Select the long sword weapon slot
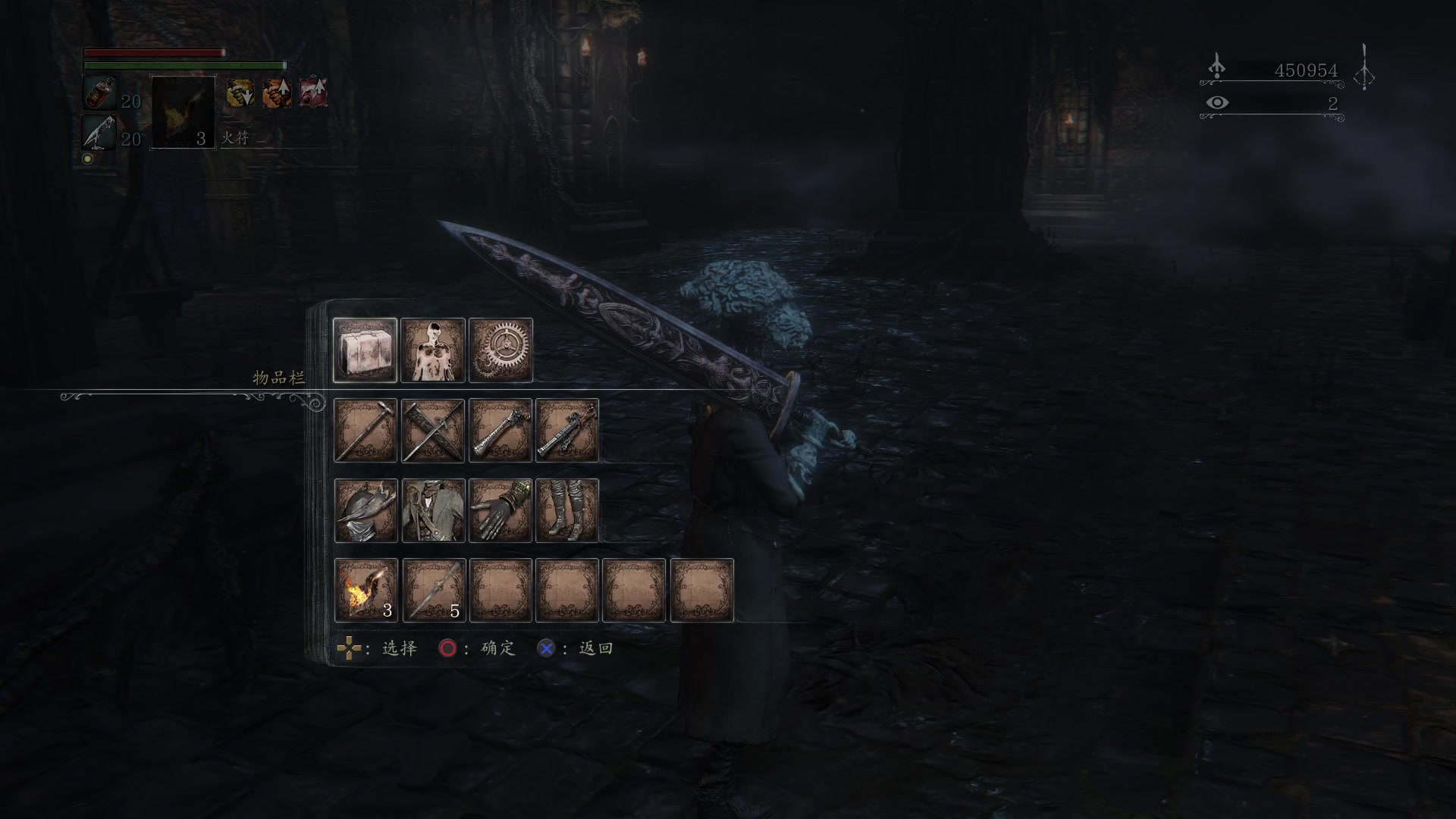This screenshot has height=819, width=1456. point(365,430)
